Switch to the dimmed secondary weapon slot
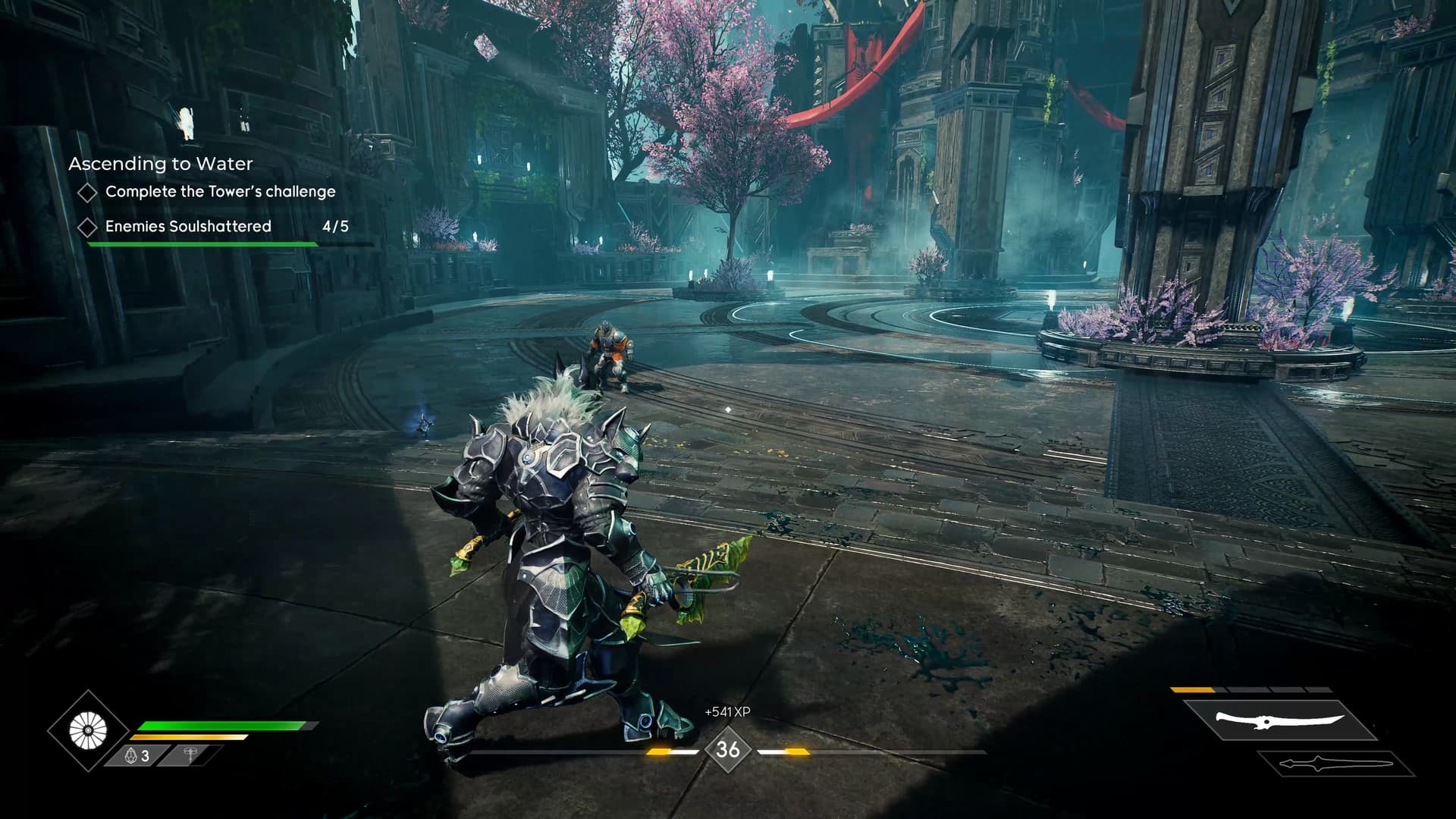Screen dimensions: 1456x819 [1336, 764]
